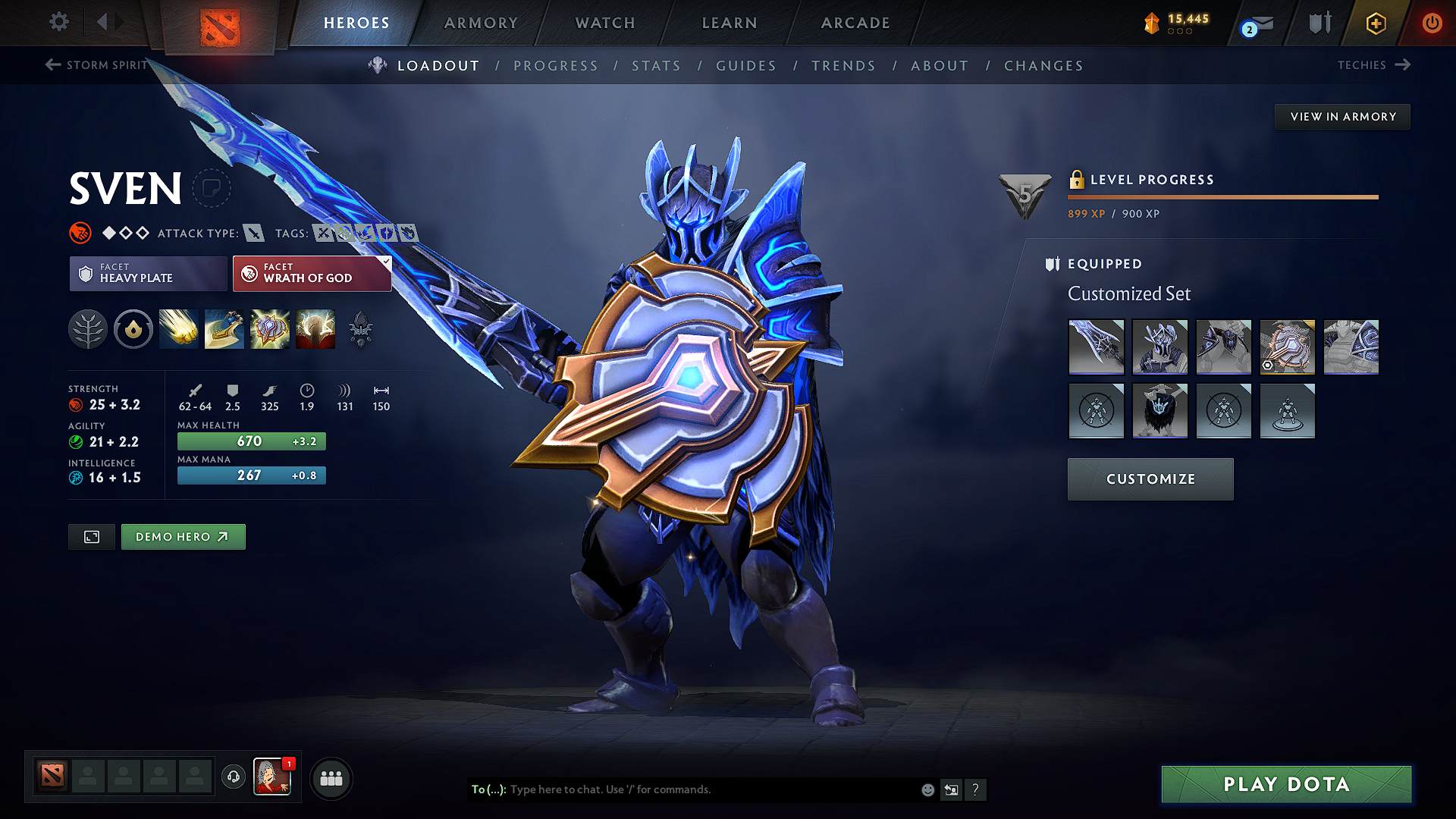Open Sven's talent tree icon
The width and height of the screenshot is (1456, 819).
click(x=88, y=328)
